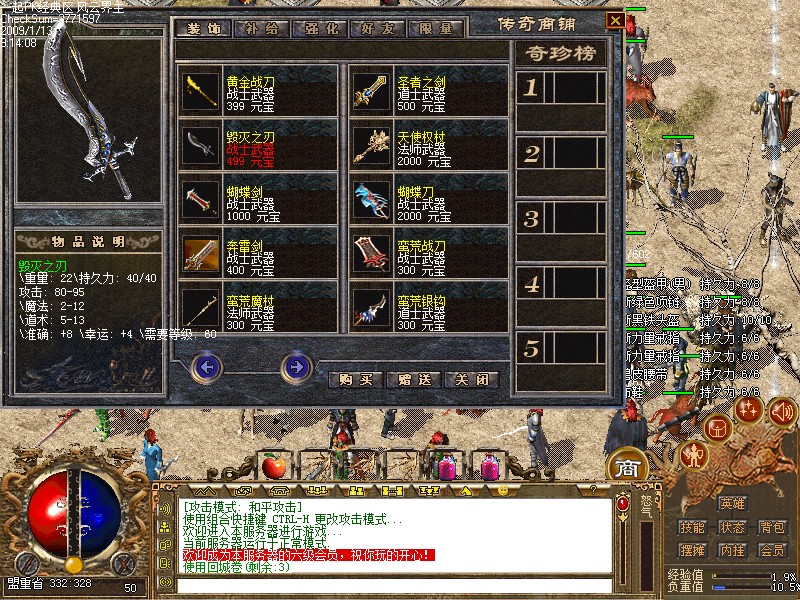Switch to the 补给 supplies tab
The image size is (800, 600).
258,29
